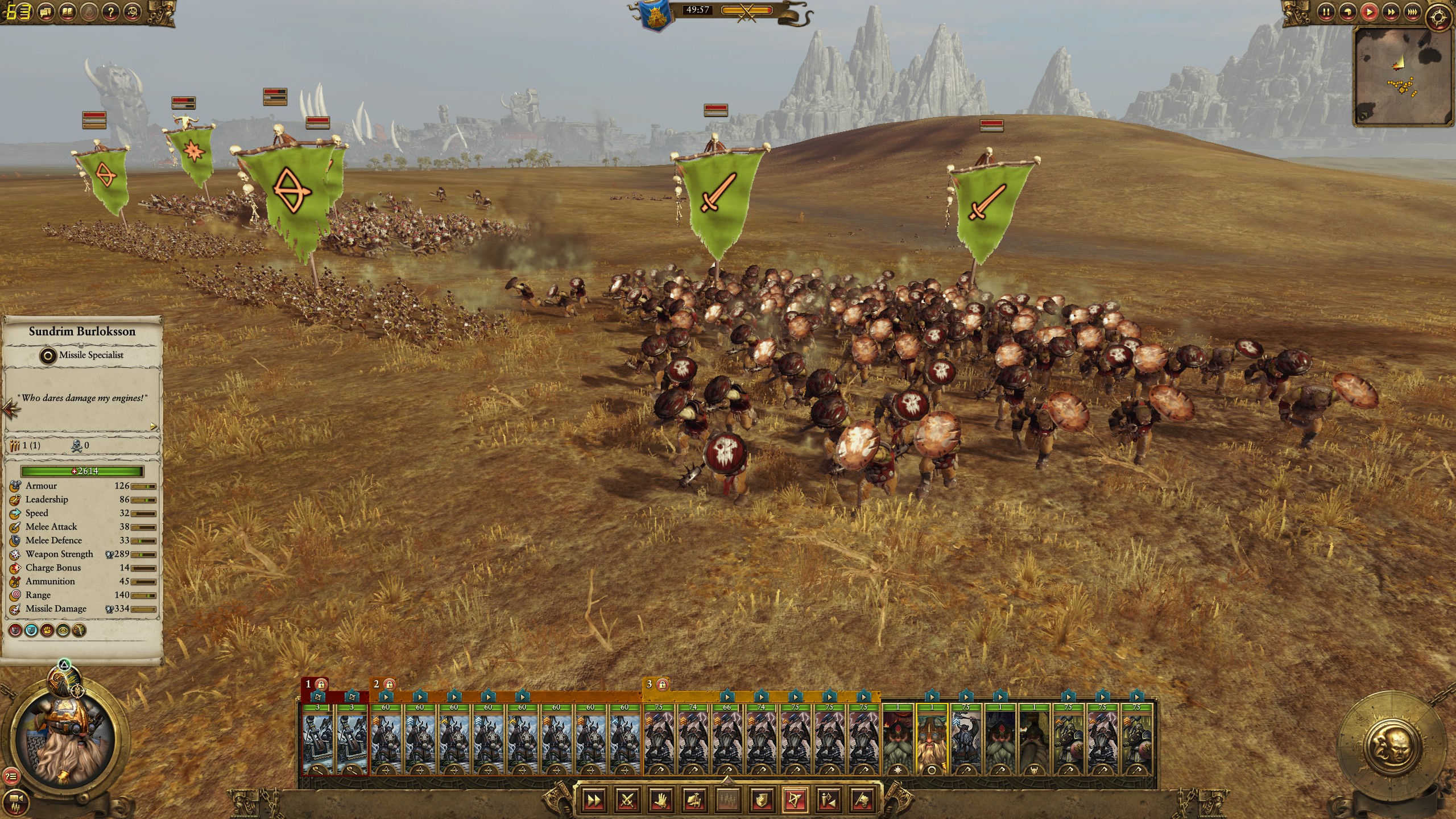
Task: Open the chat window
Action: point(45,11)
